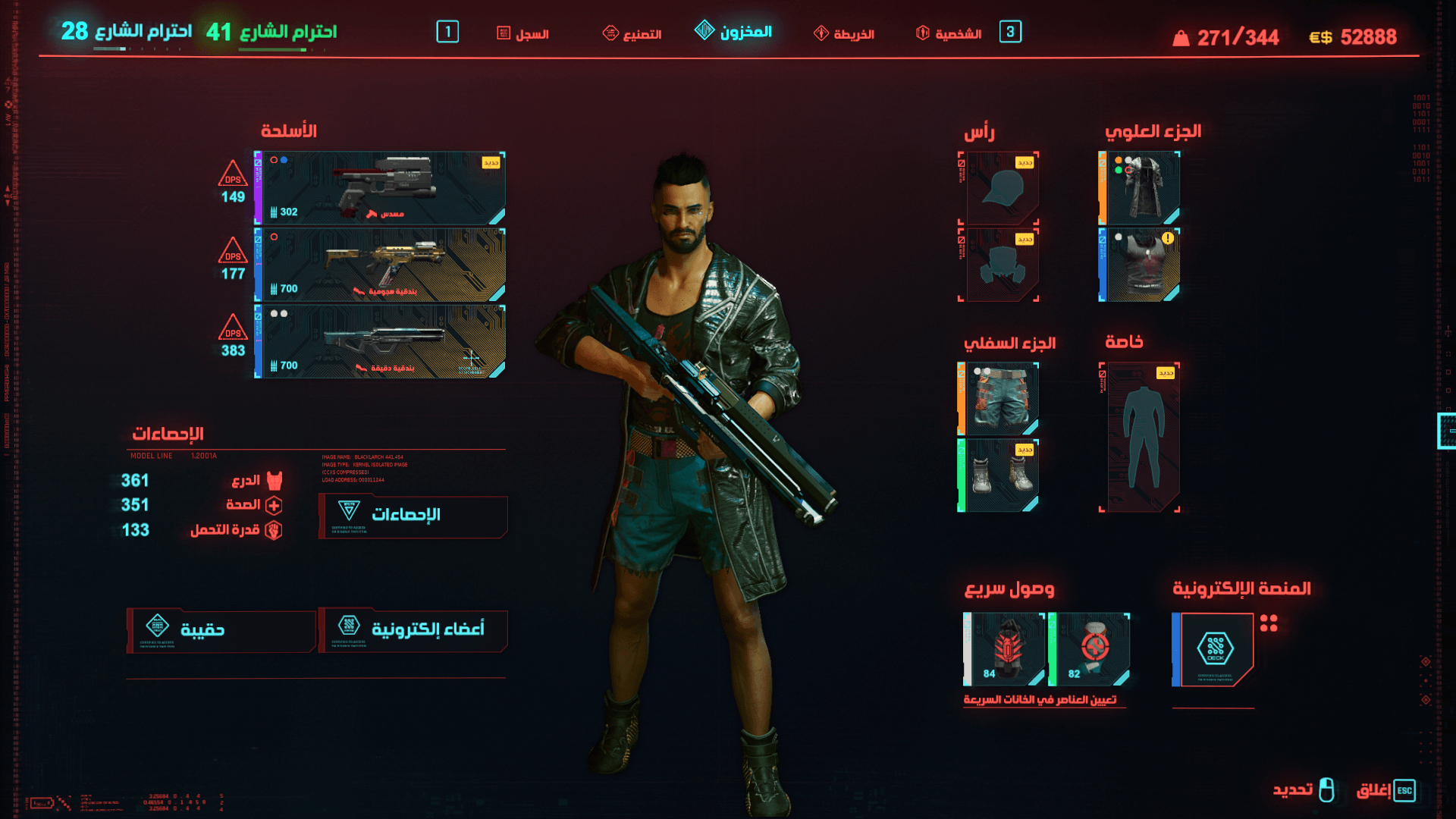Select the equipped revolver weapon slot
This screenshot has height=819, width=1456.
coord(381,188)
